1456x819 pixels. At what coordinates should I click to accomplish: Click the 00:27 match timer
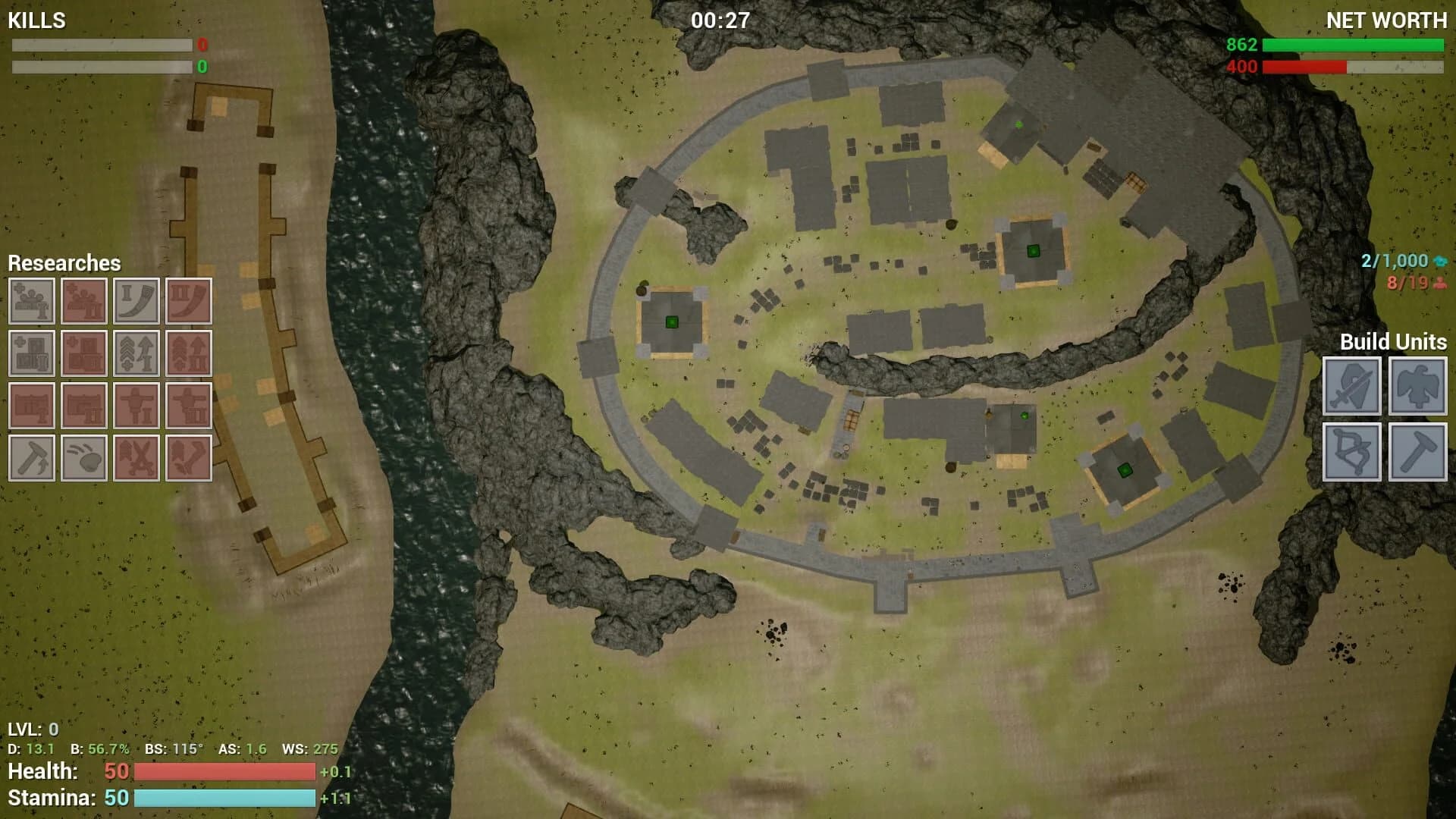pyautogui.click(x=719, y=20)
